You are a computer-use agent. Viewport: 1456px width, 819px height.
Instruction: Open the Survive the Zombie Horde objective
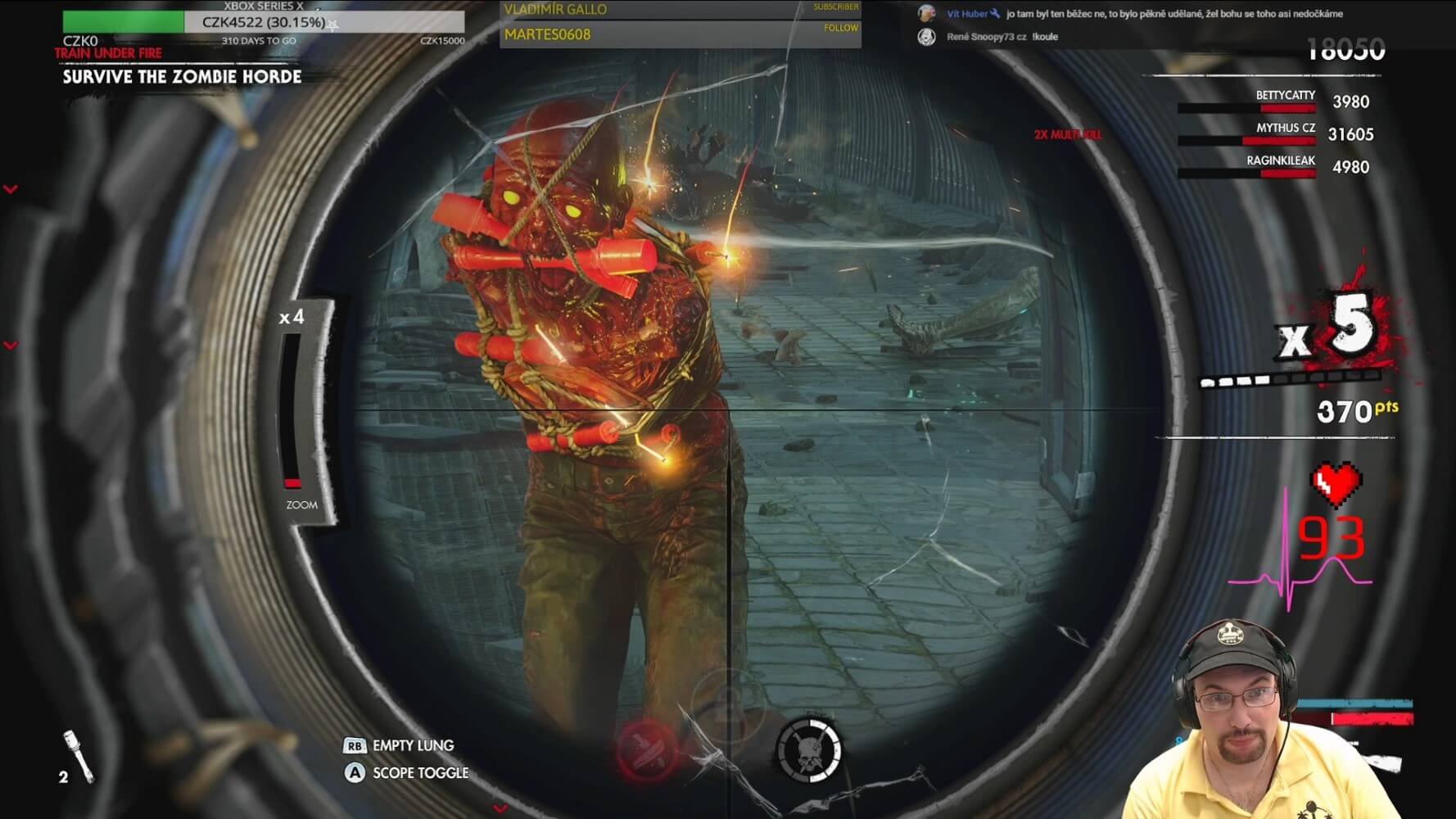pyautogui.click(x=182, y=77)
